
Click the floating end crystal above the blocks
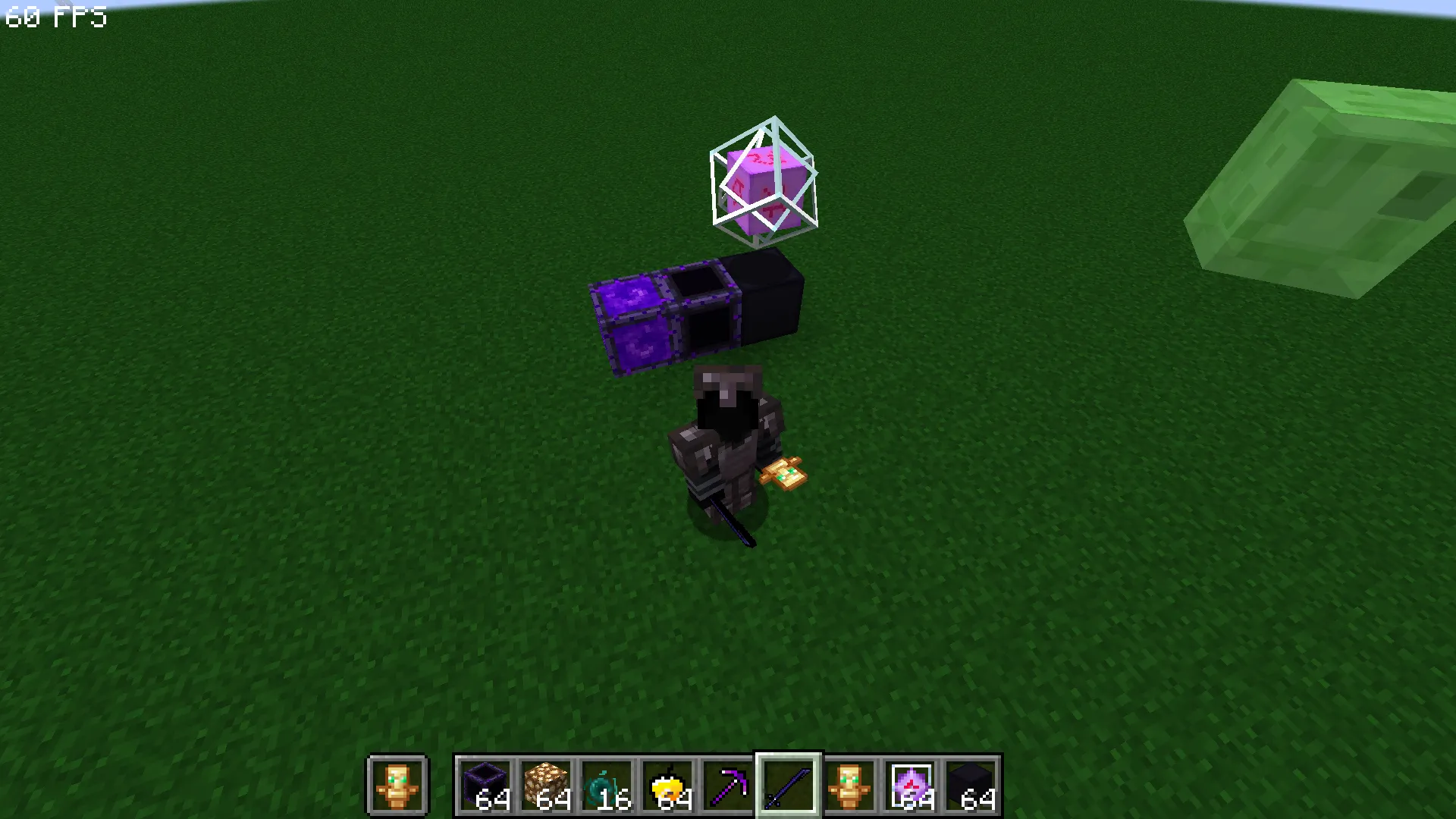pyautogui.click(x=764, y=178)
